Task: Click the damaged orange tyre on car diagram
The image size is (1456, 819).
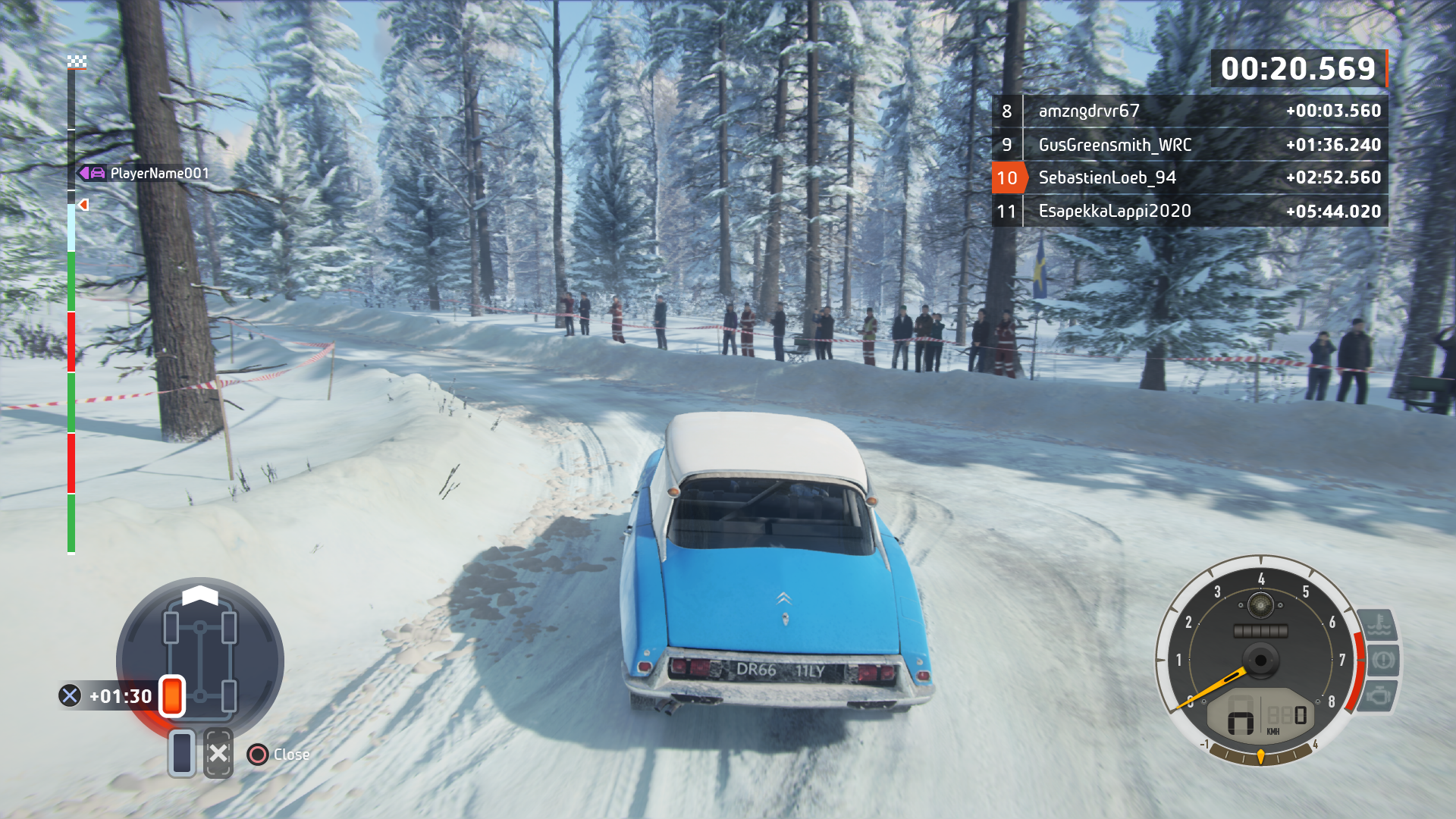Action: (x=172, y=695)
